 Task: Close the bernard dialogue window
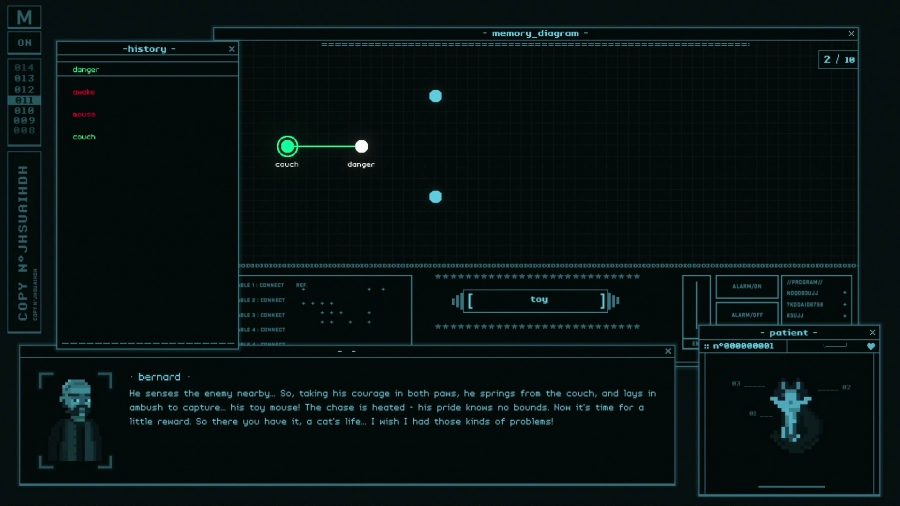tap(669, 351)
